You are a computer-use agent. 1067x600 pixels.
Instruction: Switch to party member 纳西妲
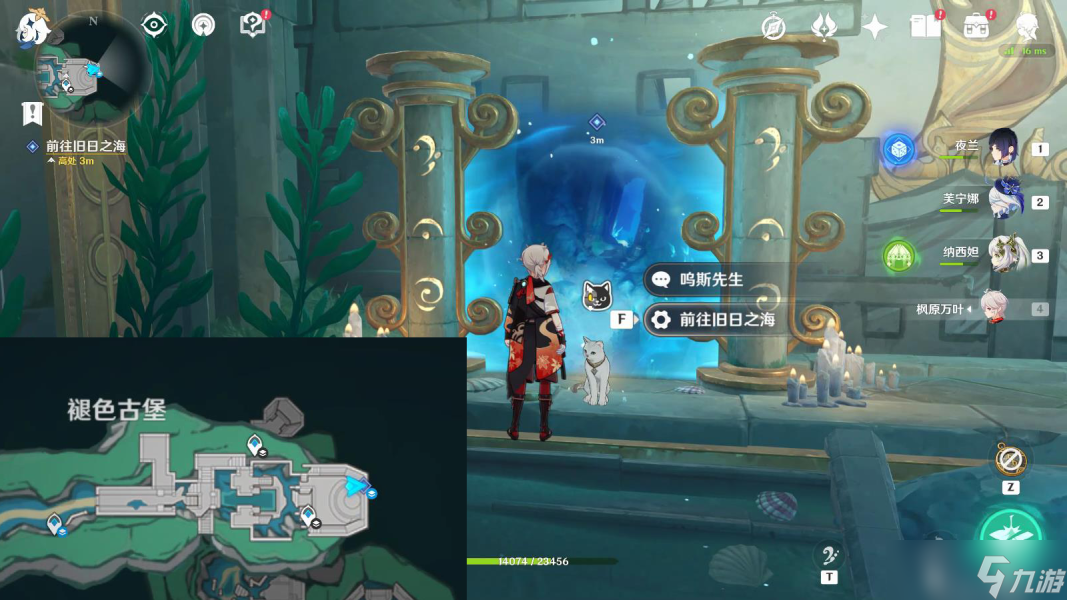coord(1001,254)
